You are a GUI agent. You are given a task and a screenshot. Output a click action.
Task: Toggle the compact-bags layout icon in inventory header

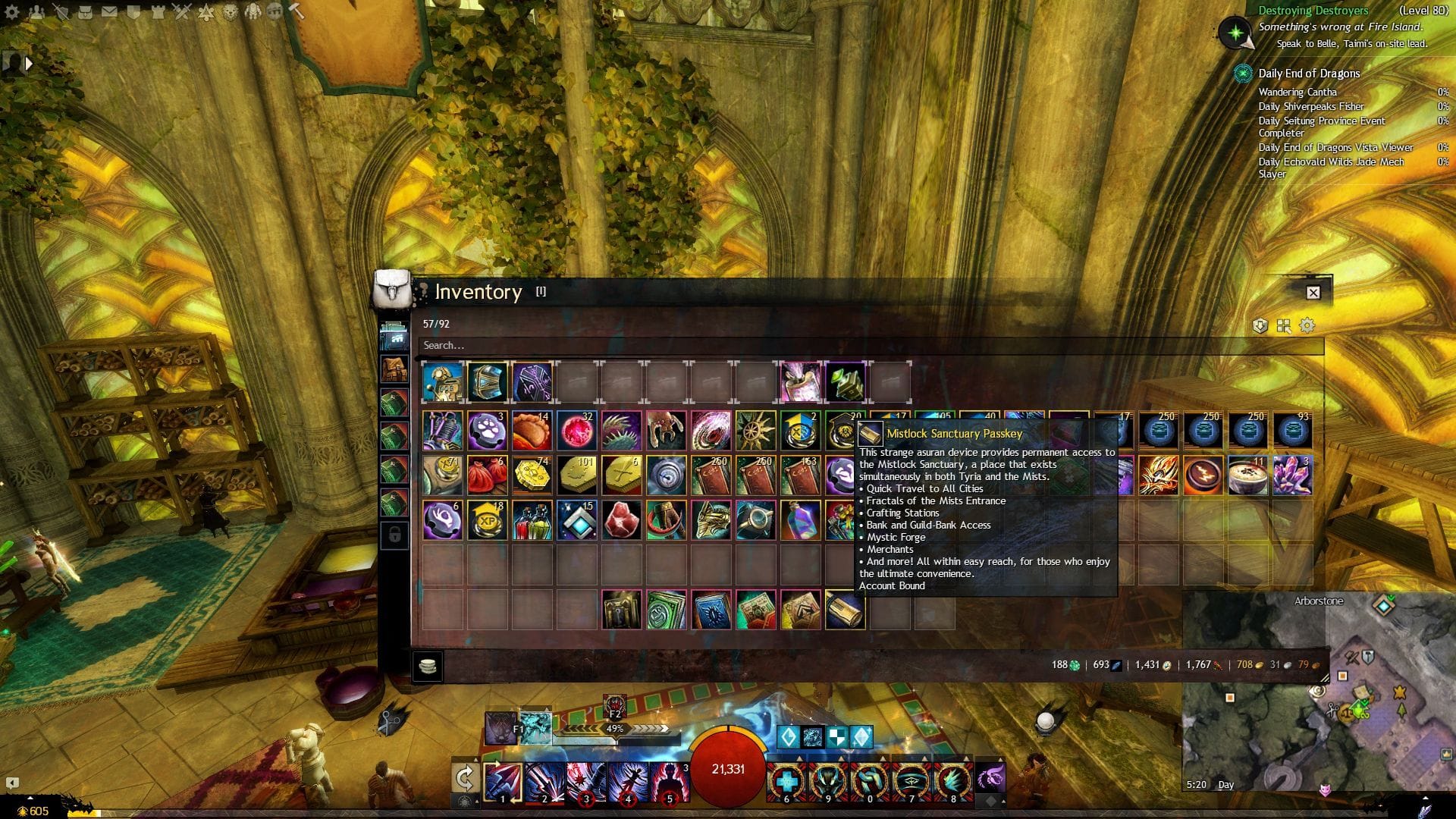click(x=1283, y=325)
